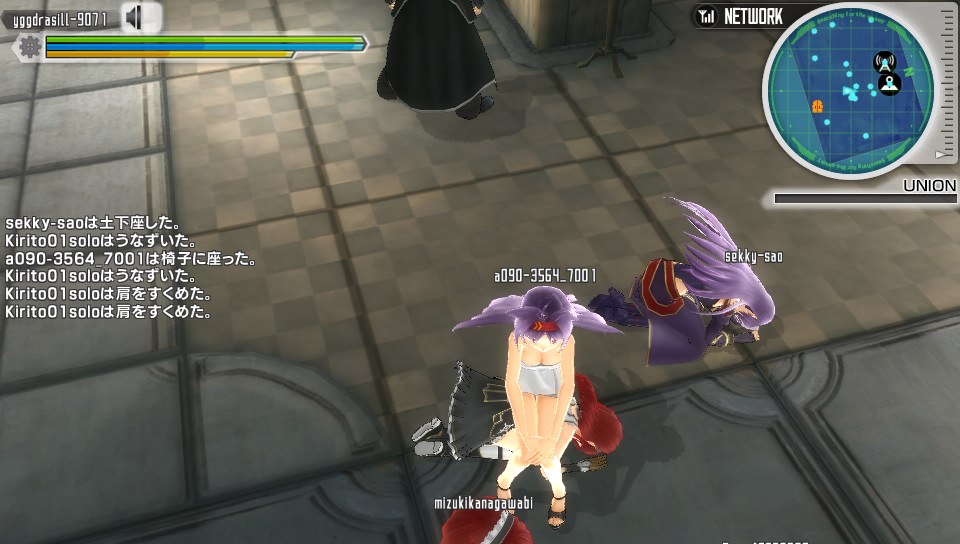Adjust the minimap zoom scale pointer
Viewport: 960px width, 544px height.
click(x=939, y=155)
